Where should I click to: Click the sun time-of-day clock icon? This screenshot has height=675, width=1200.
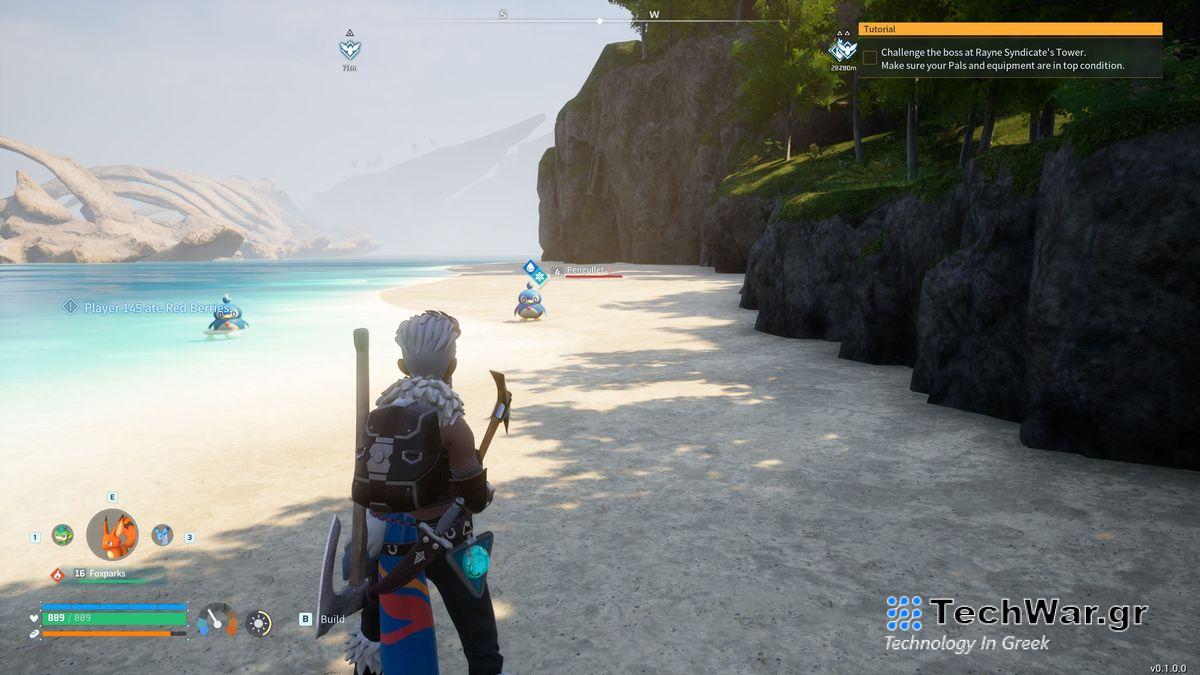click(x=259, y=623)
